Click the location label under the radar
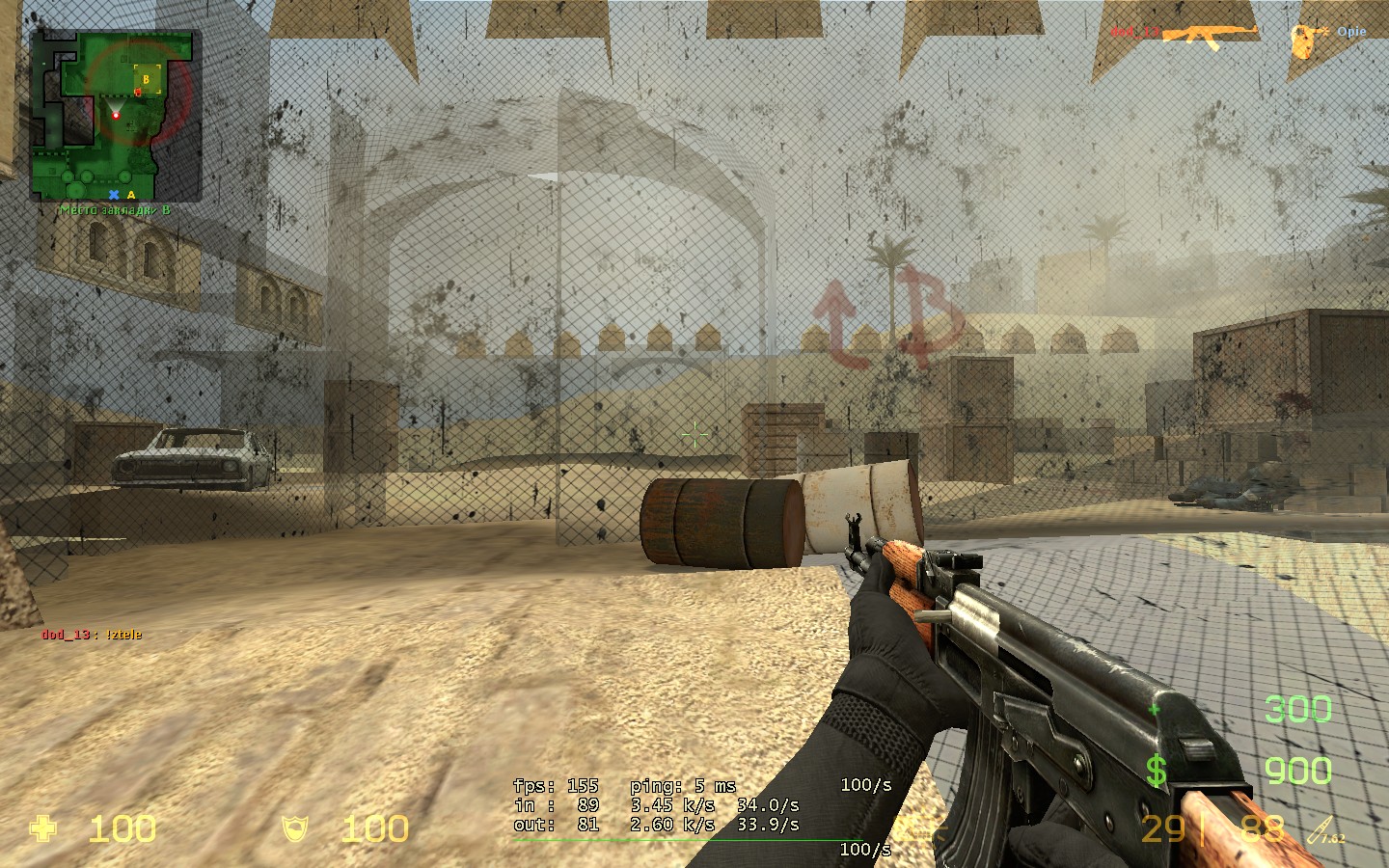The image size is (1389, 868). pos(114,209)
